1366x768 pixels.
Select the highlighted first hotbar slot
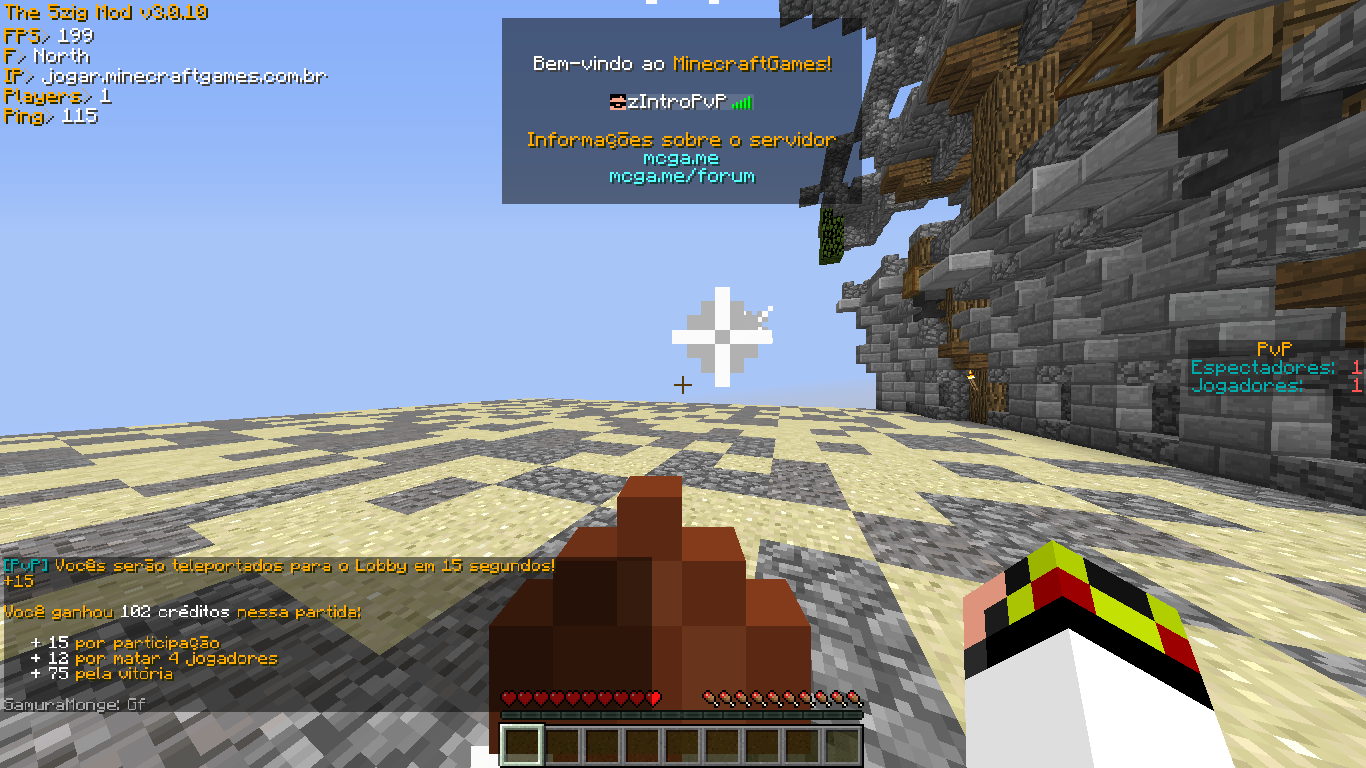pos(521,745)
